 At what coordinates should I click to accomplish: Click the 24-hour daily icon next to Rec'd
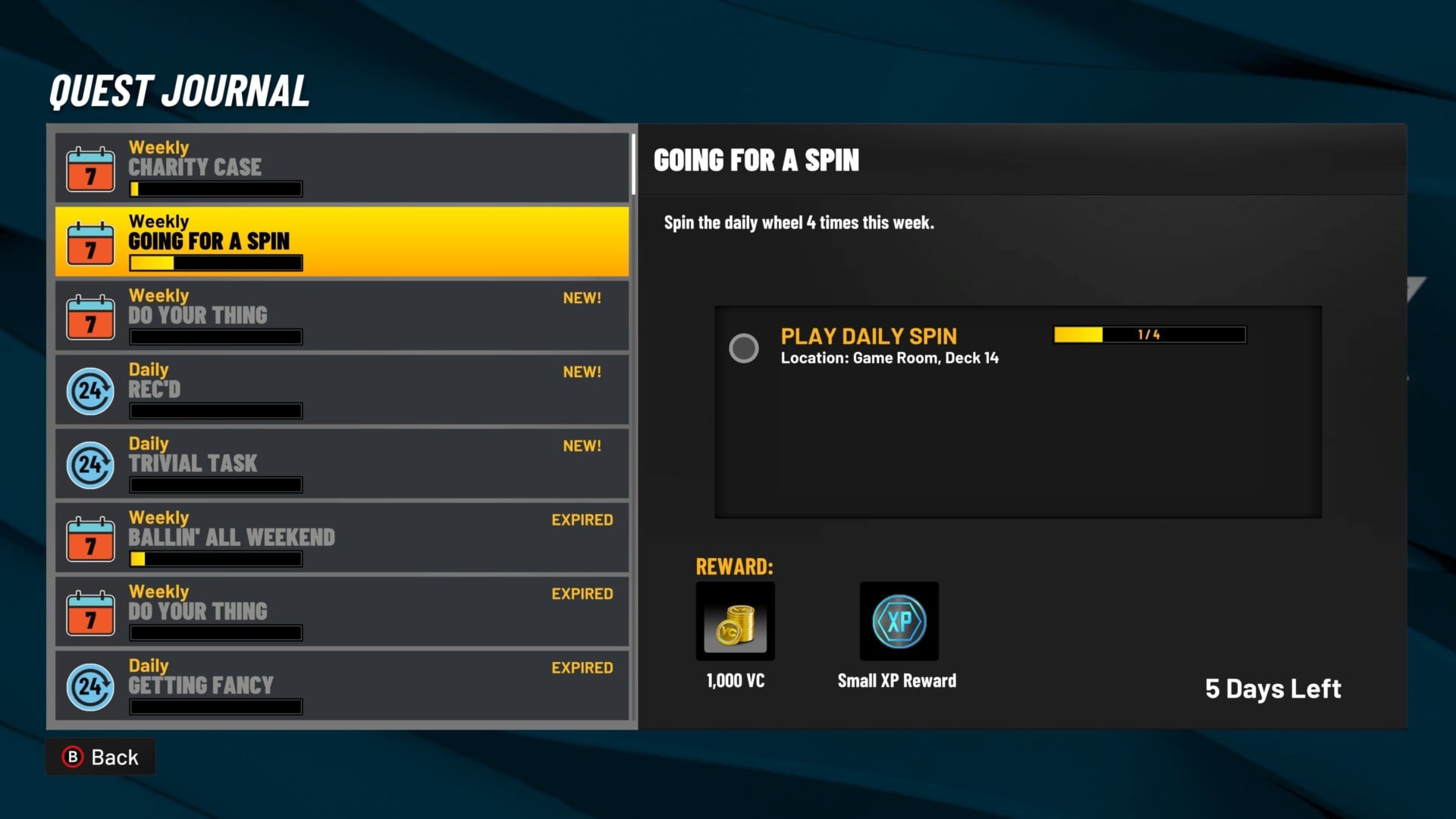click(x=90, y=391)
